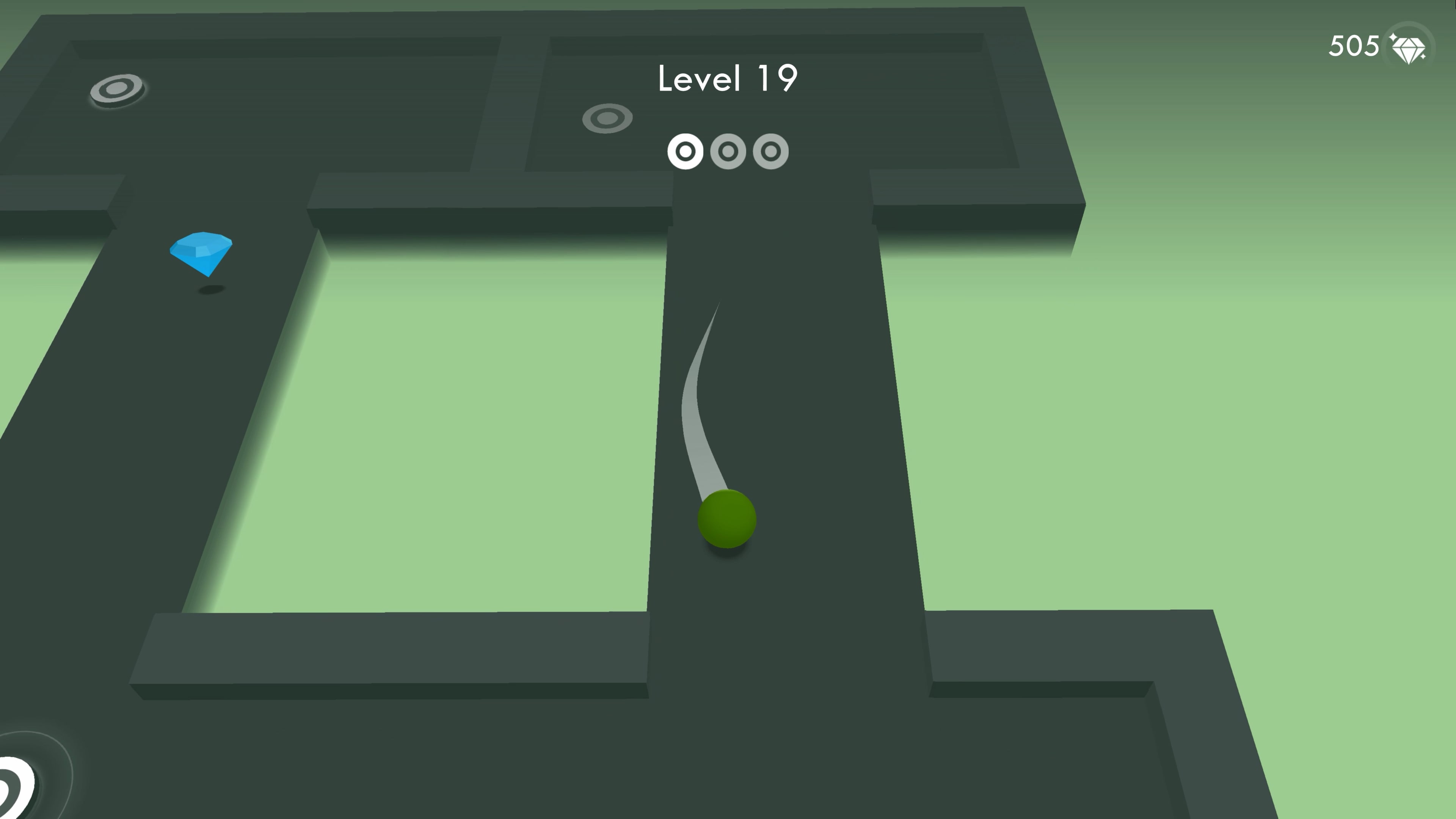This screenshot has height=819, width=1456.
Task: Expand the rightmost checkpoint indicator
Action: click(x=772, y=152)
